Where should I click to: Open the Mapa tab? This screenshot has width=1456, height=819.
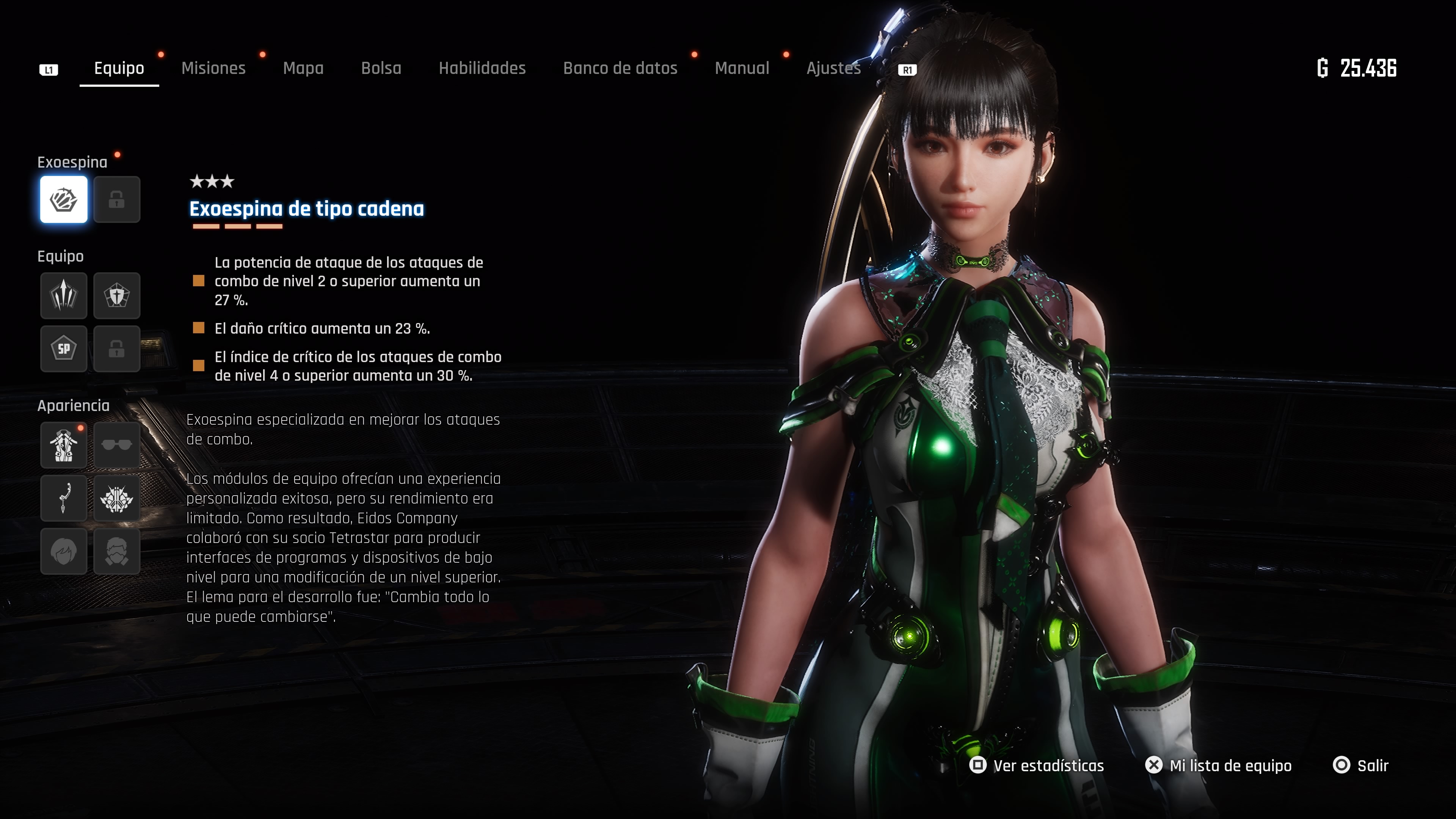pyautogui.click(x=303, y=68)
